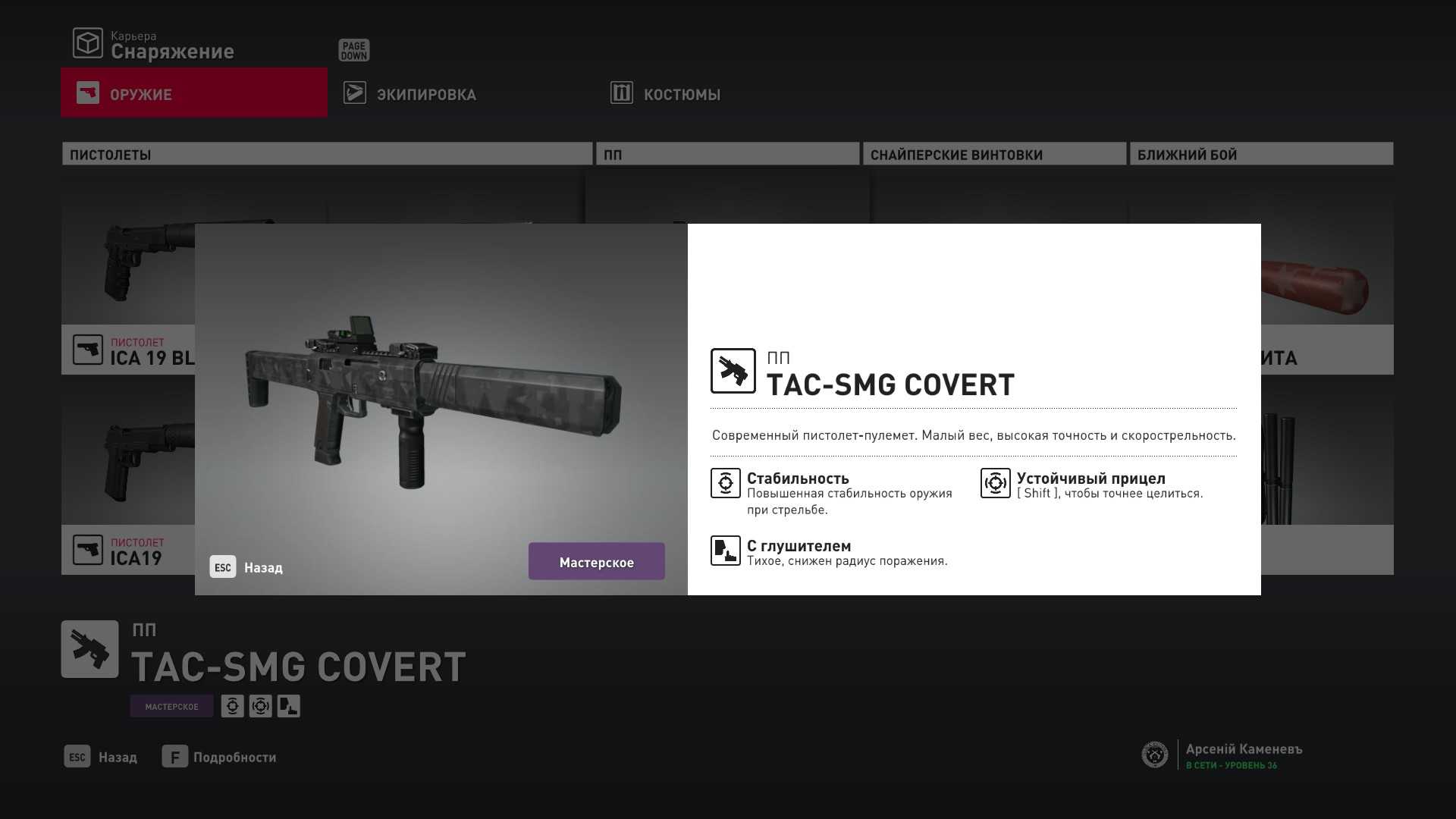Switch to the Оружие tab
The height and width of the screenshot is (819, 1456).
[x=194, y=93]
